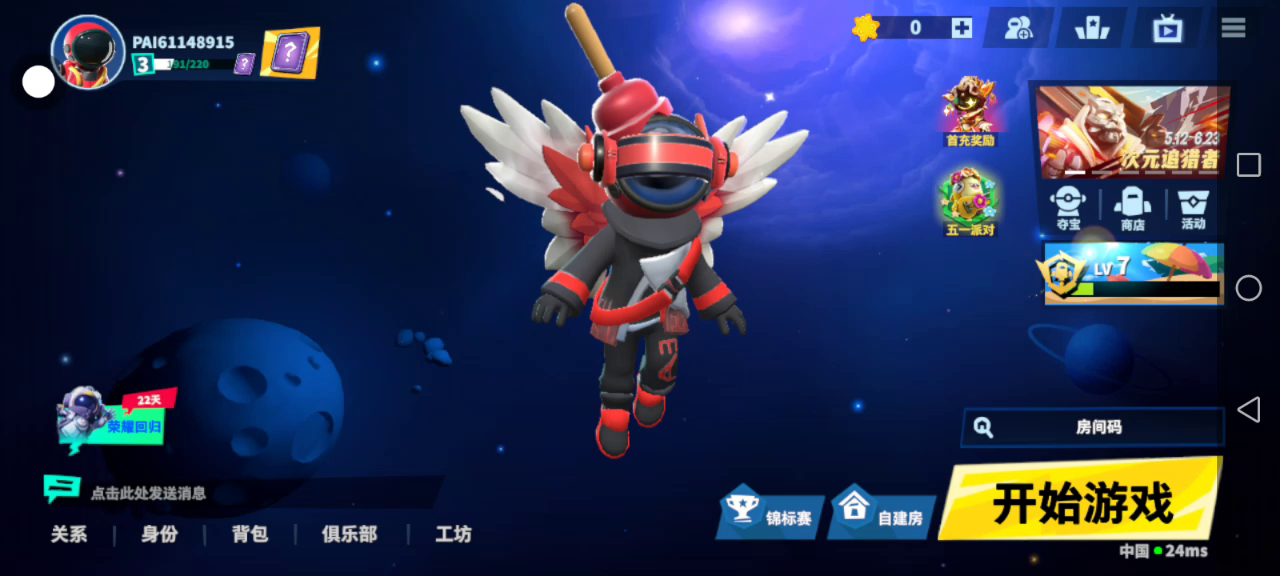This screenshot has width=1280, height=576.
Task: Go to the 俱乐部 club section
Action: point(349,534)
